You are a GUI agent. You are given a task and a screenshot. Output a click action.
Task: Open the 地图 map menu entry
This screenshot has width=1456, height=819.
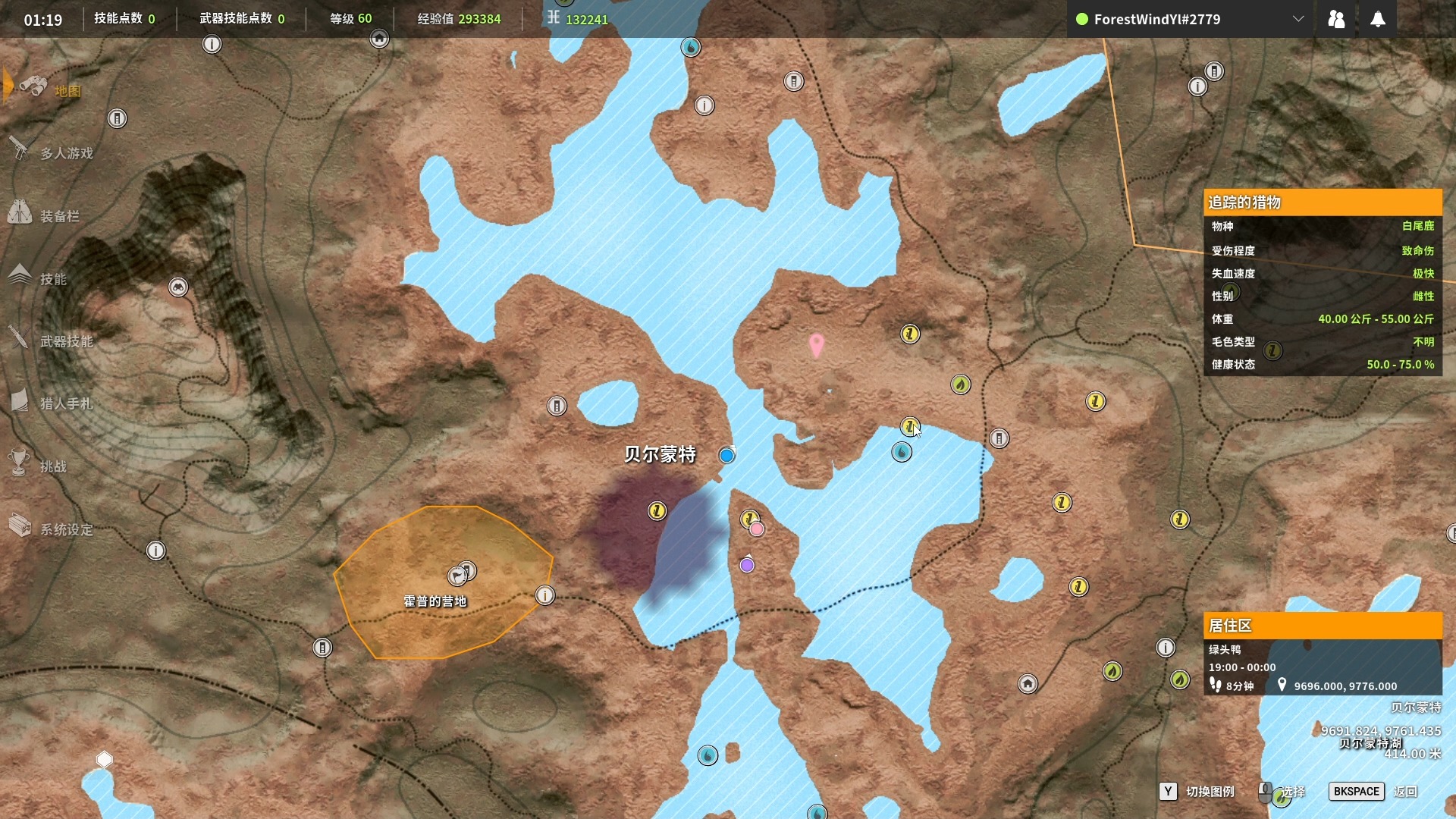pos(66,91)
